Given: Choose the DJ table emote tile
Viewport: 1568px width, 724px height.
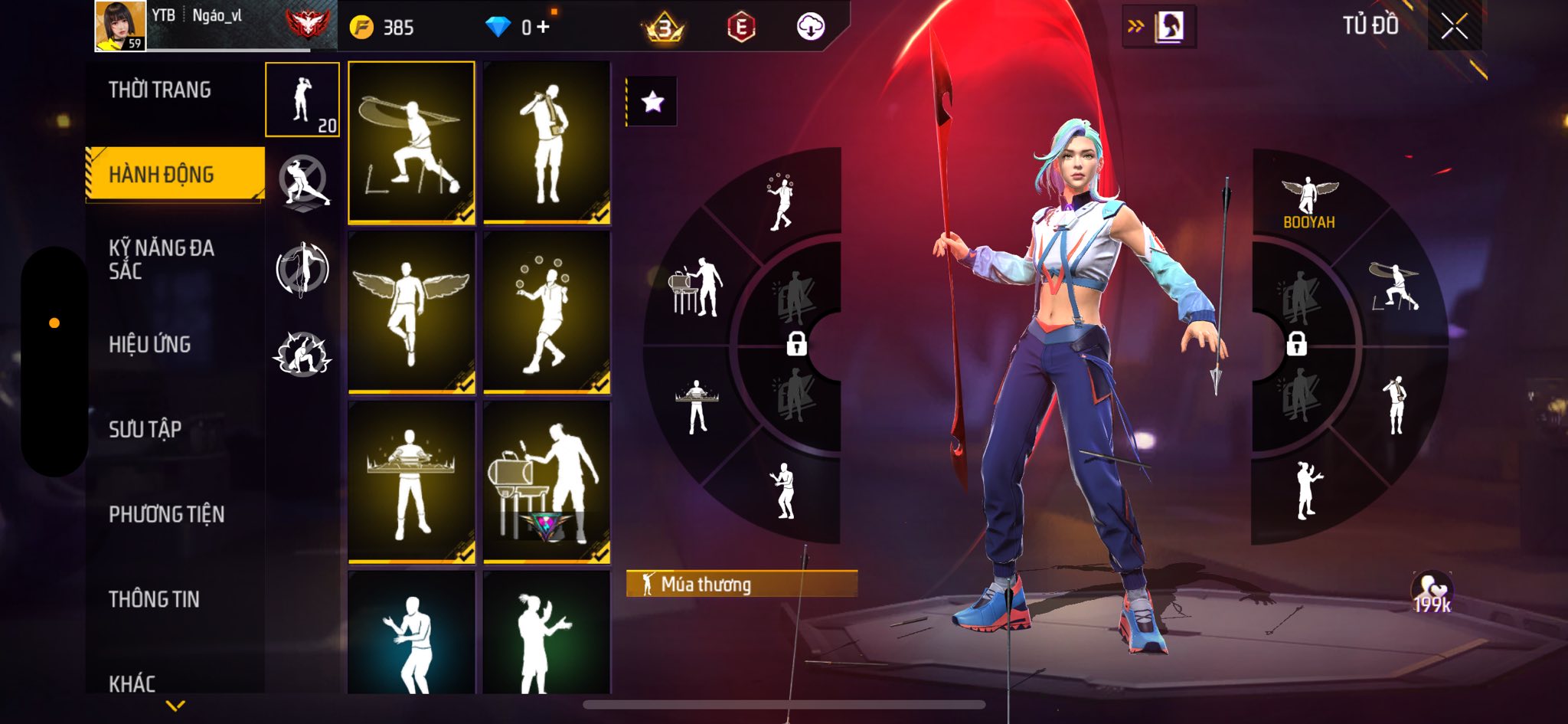Looking at the screenshot, I should click(x=411, y=482).
